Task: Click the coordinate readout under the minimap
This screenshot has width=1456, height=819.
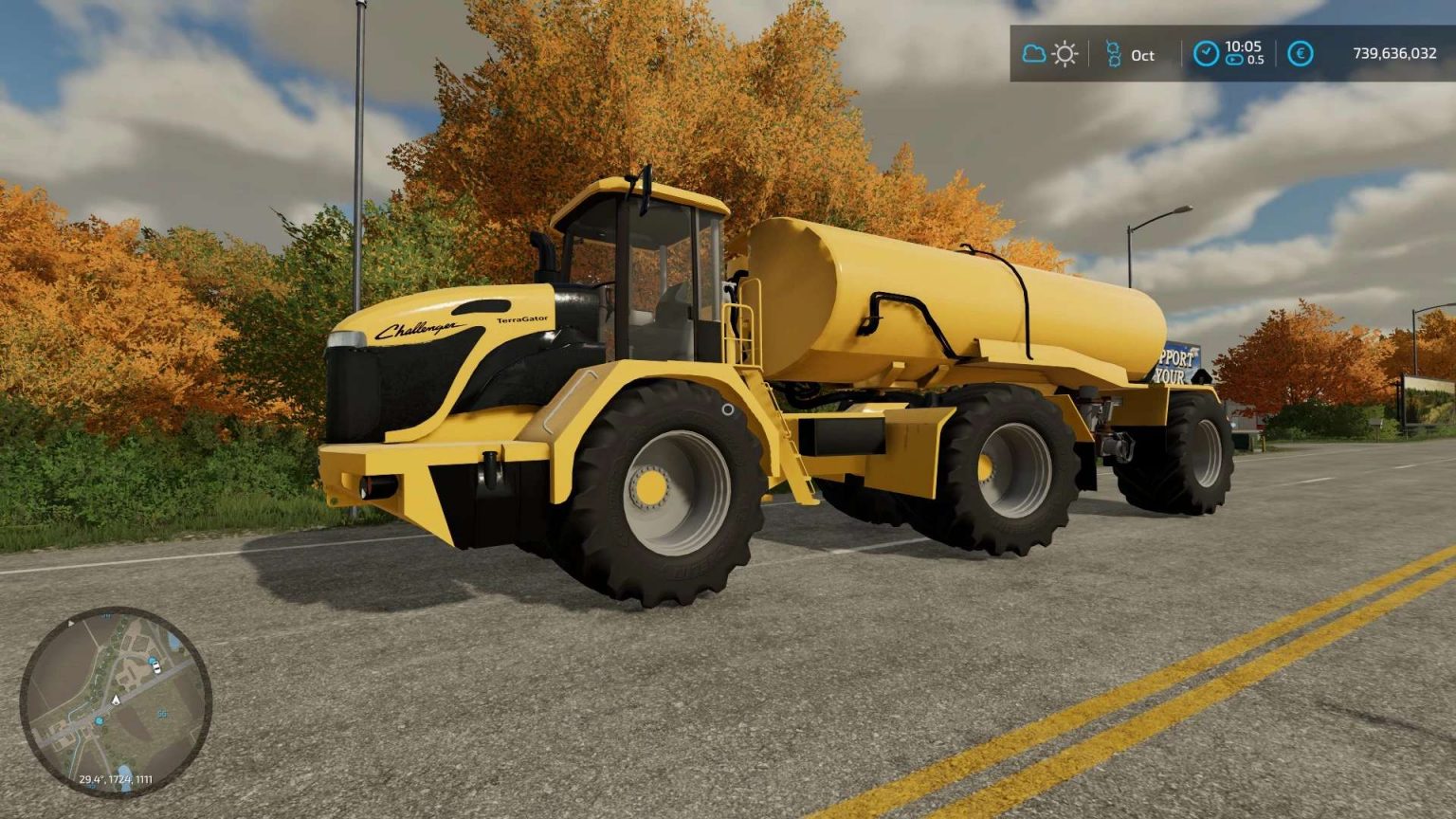Action: coord(115,779)
